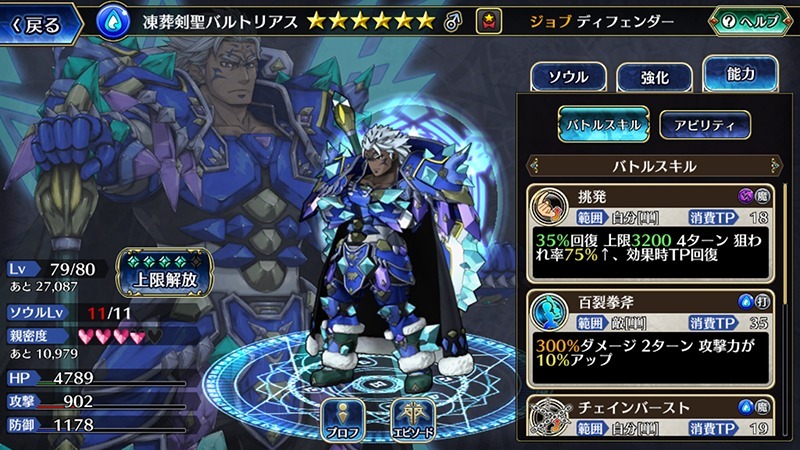
Task: Switch to the ソウル tab
Action: coord(566,77)
